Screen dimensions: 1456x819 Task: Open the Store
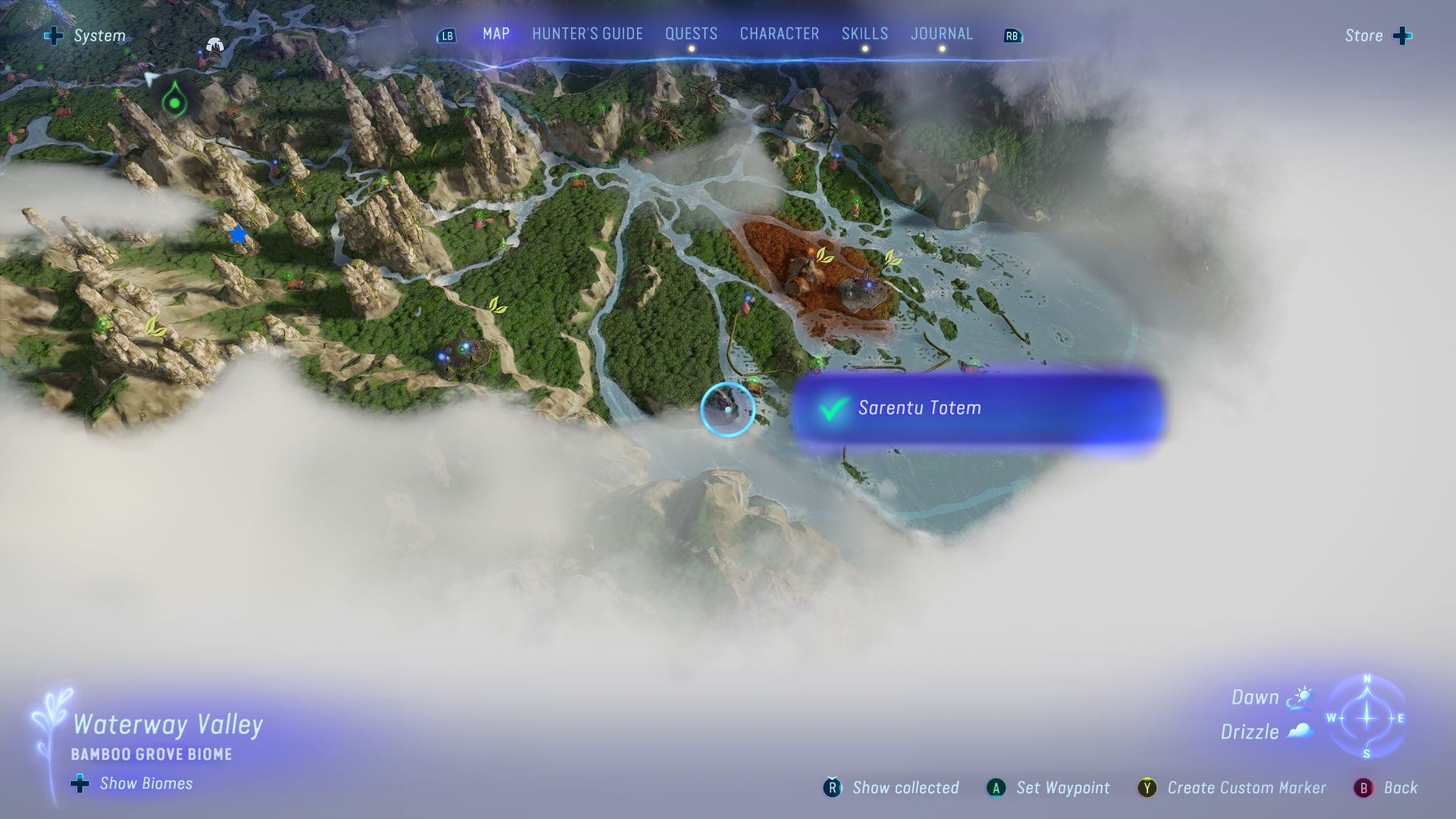click(1365, 35)
